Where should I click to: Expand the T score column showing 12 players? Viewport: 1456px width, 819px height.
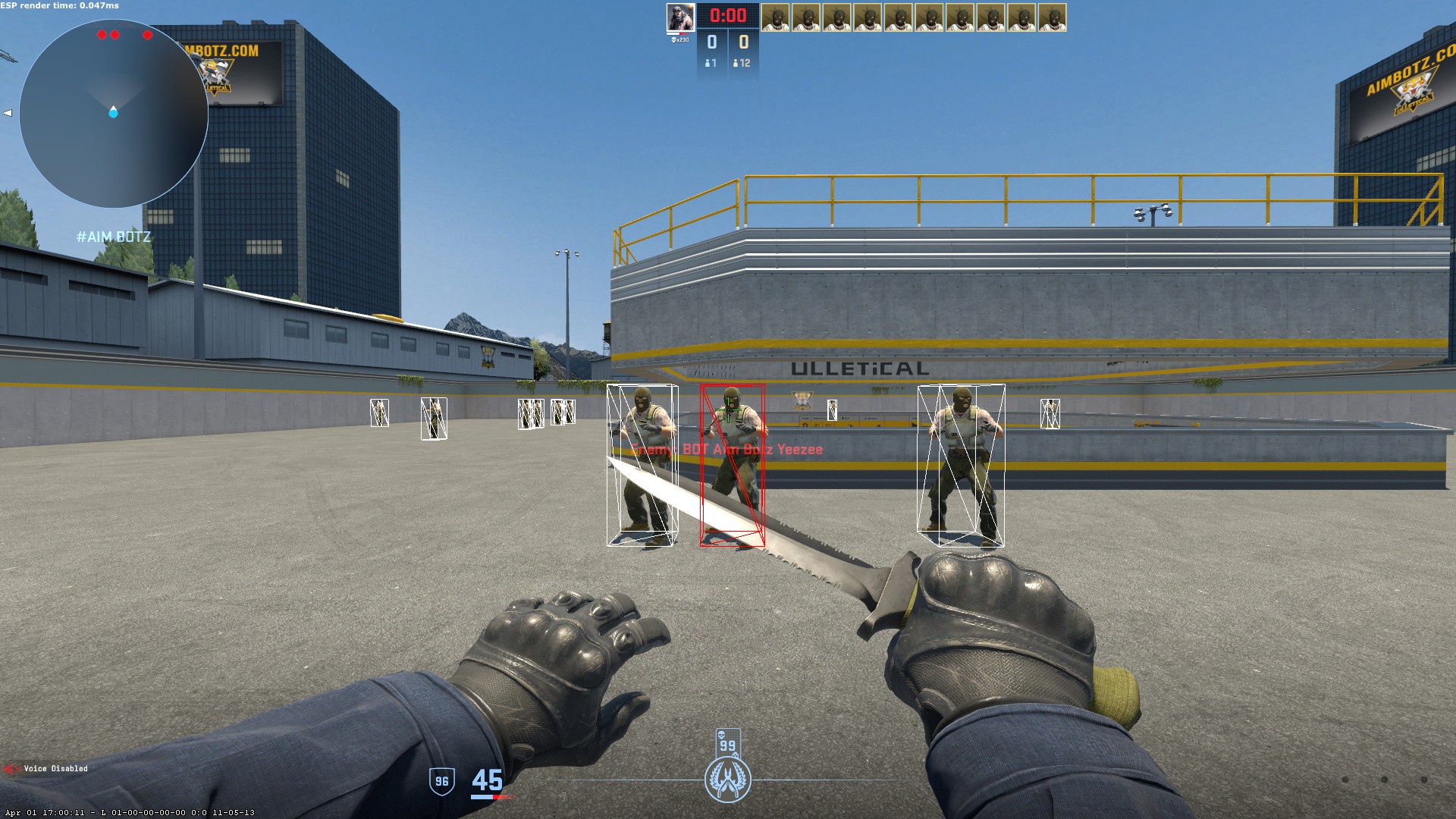tap(741, 64)
